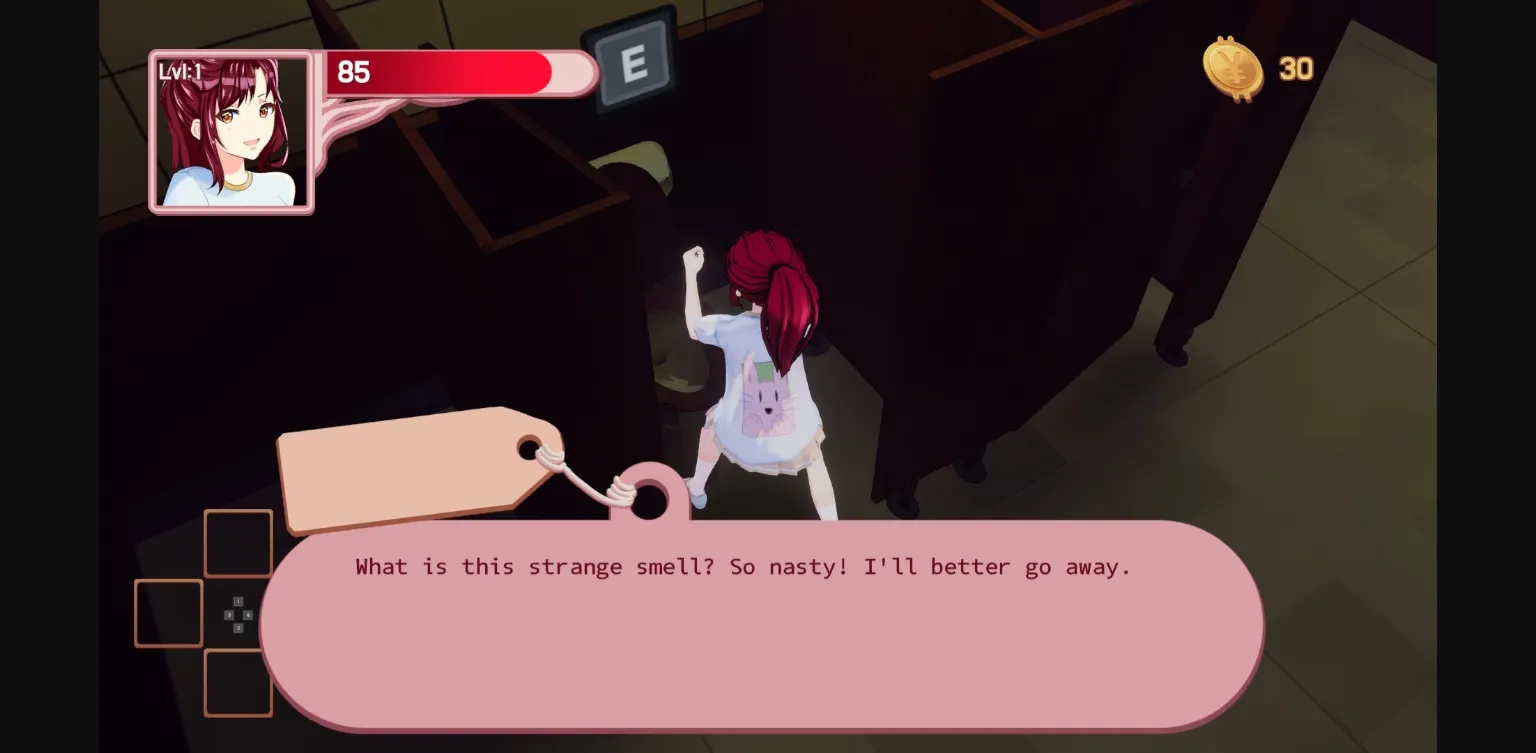Tap the "2" key indicator icon
The image size is (1536, 753).
click(239, 628)
